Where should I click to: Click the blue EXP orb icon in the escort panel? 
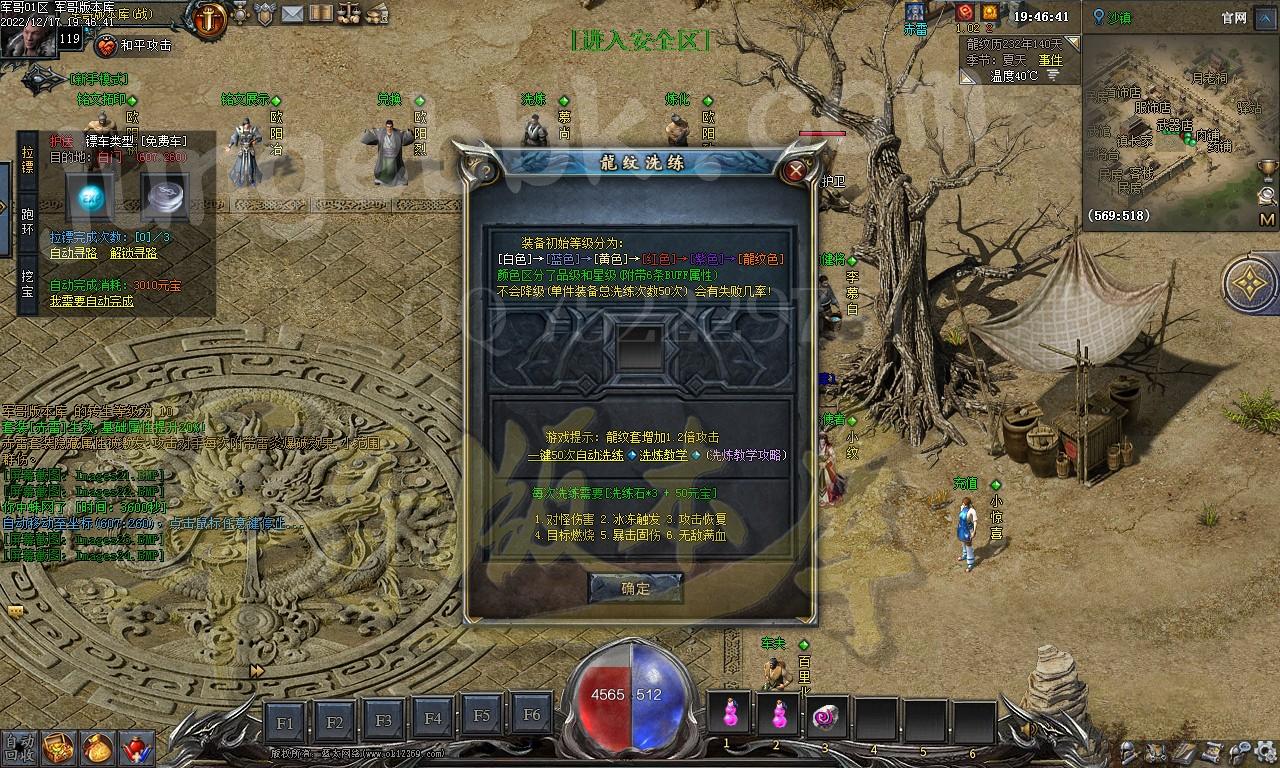point(90,198)
